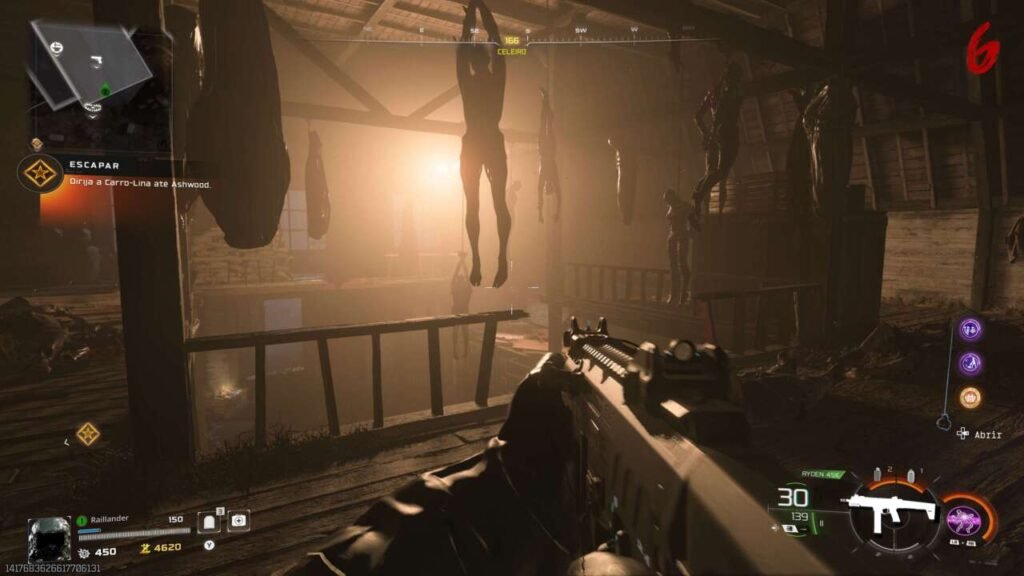The width and height of the screenshot is (1024, 576).
Task: Select the Escapar objective tracker badge
Action: [40, 173]
